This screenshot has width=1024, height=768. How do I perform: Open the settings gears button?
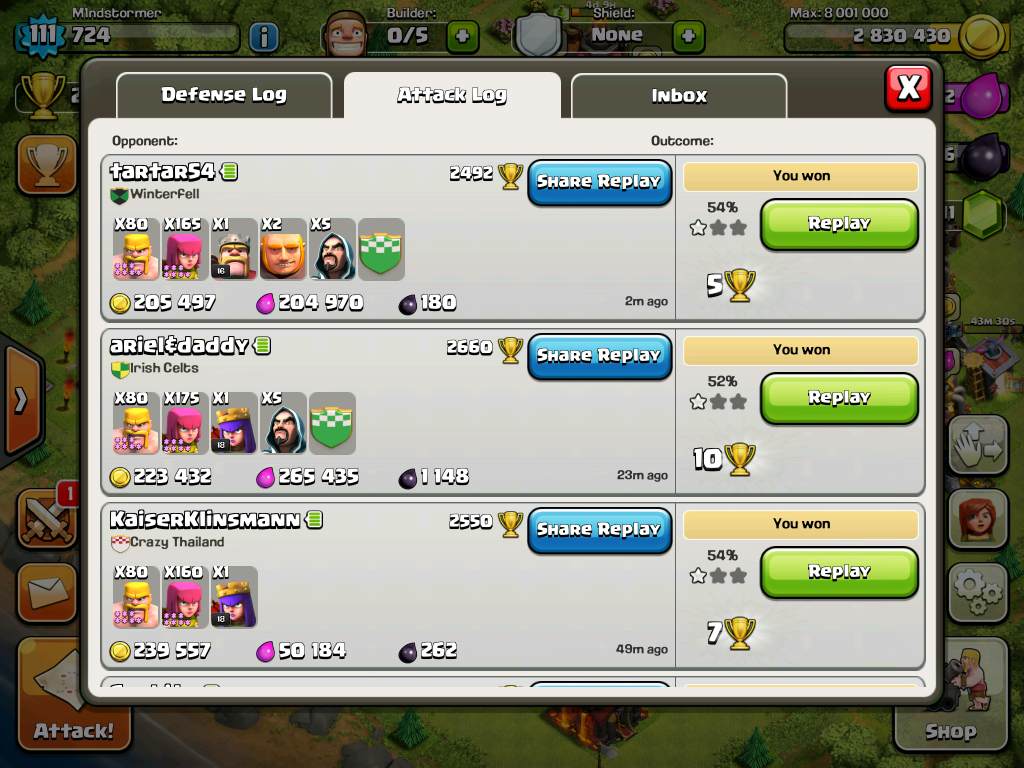click(x=976, y=592)
